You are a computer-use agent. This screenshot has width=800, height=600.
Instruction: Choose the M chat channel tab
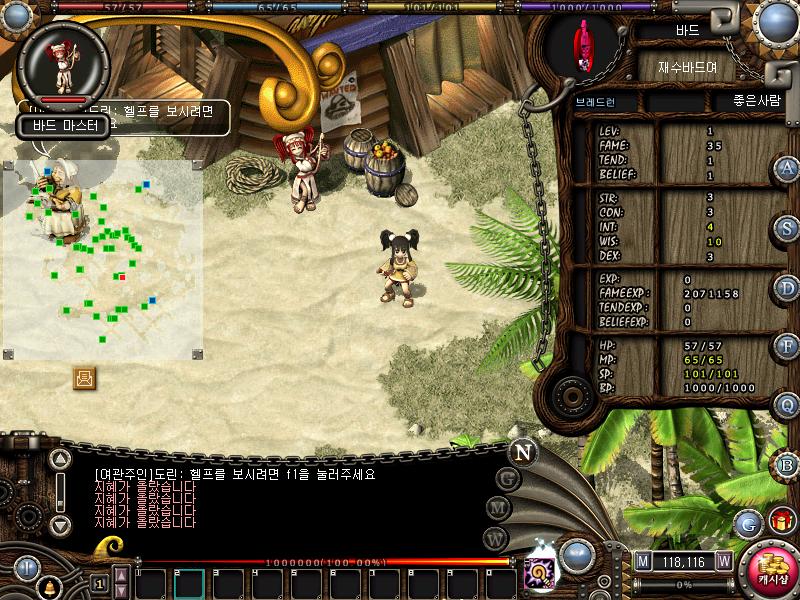point(498,508)
